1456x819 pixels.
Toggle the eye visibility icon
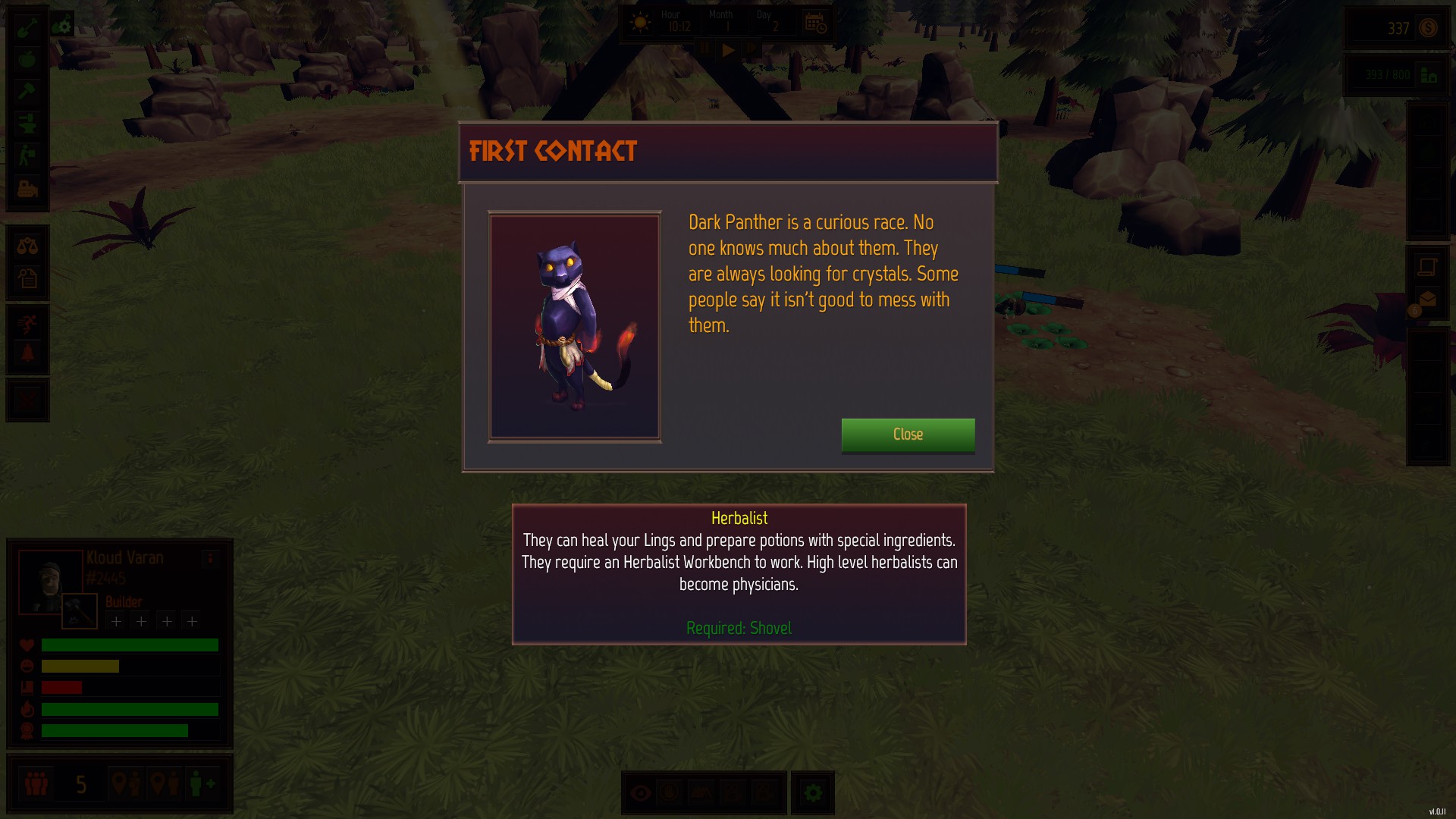[641, 793]
